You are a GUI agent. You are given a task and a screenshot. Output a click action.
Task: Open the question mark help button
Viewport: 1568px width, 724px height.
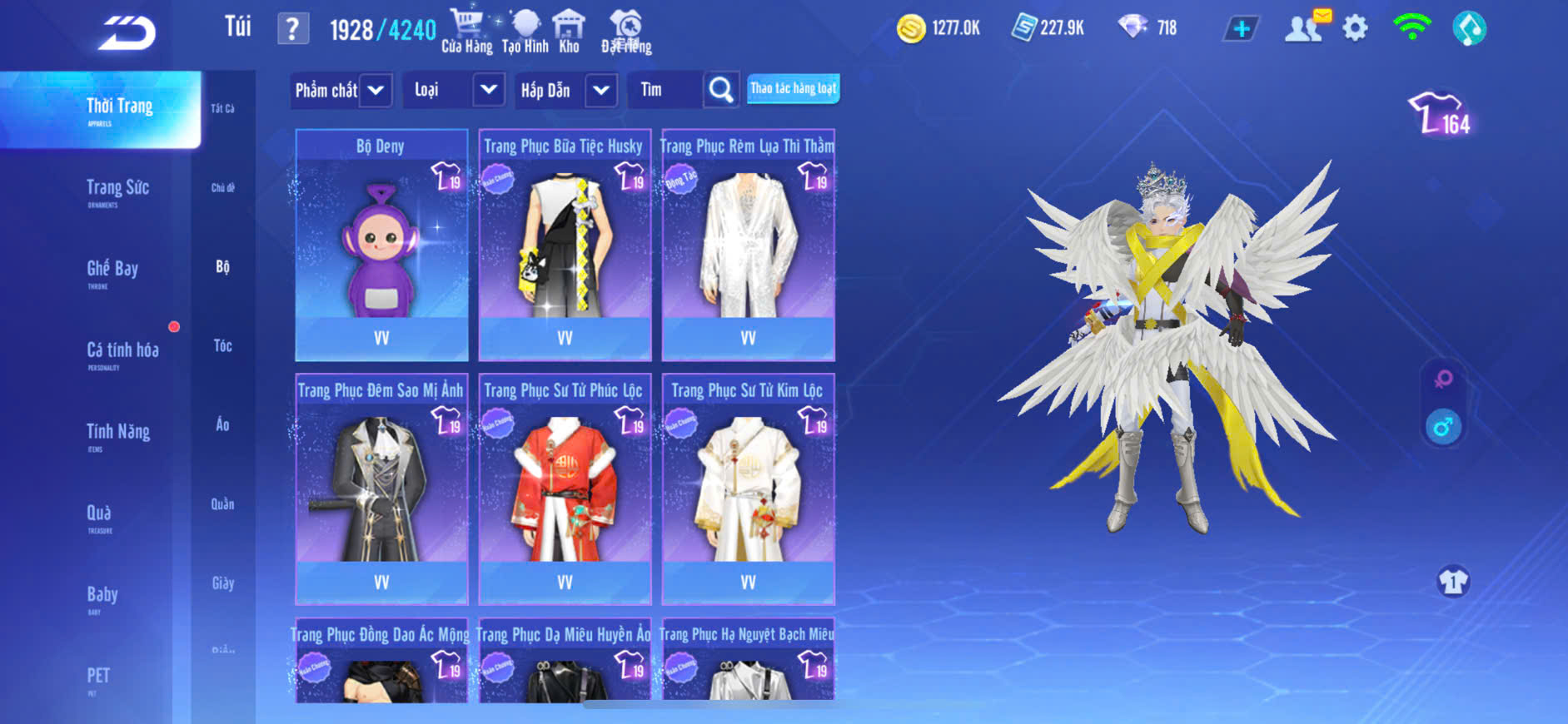point(292,30)
